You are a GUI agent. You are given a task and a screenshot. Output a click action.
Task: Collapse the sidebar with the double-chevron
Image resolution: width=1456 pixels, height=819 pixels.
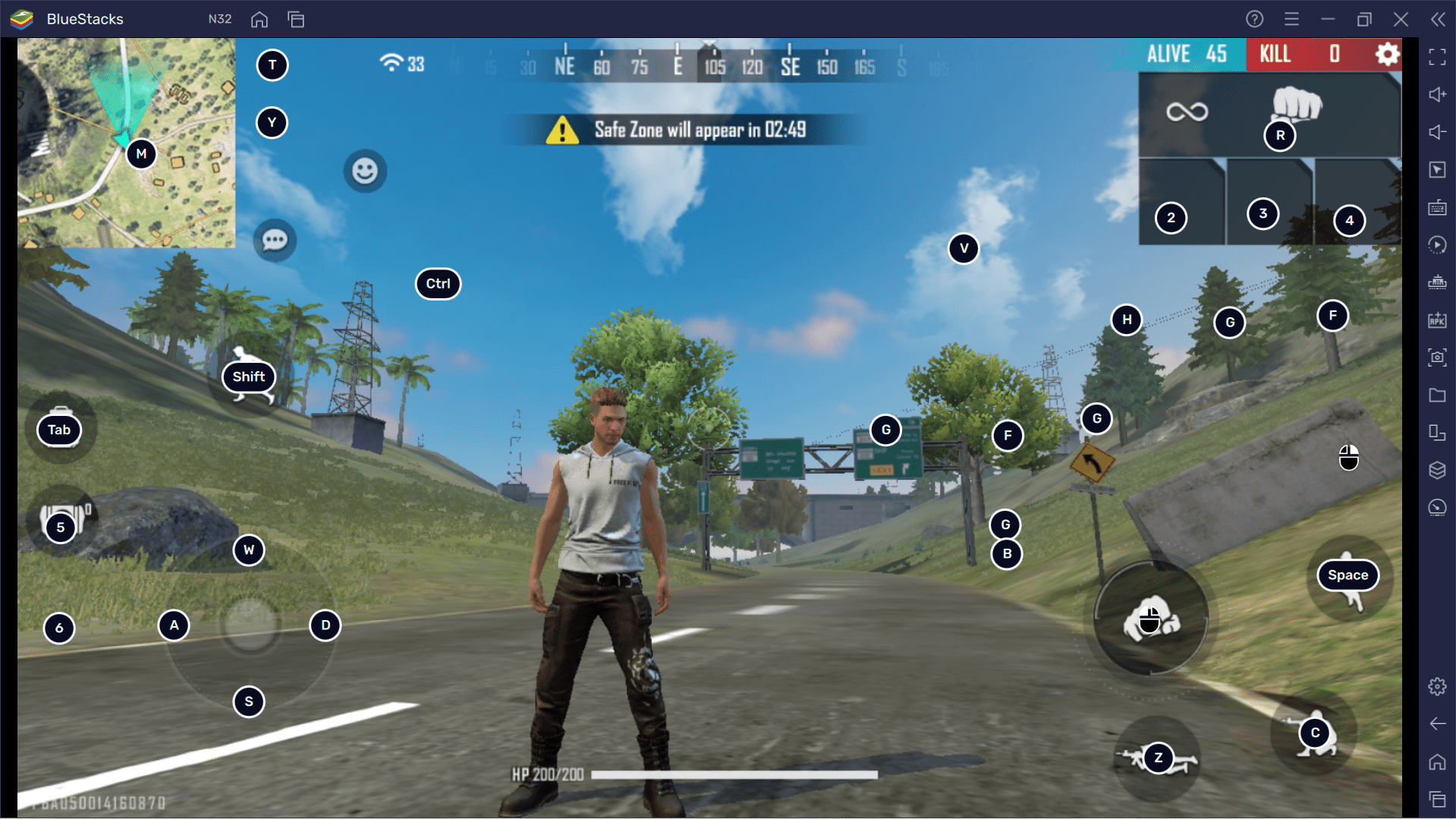(1438, 19)
